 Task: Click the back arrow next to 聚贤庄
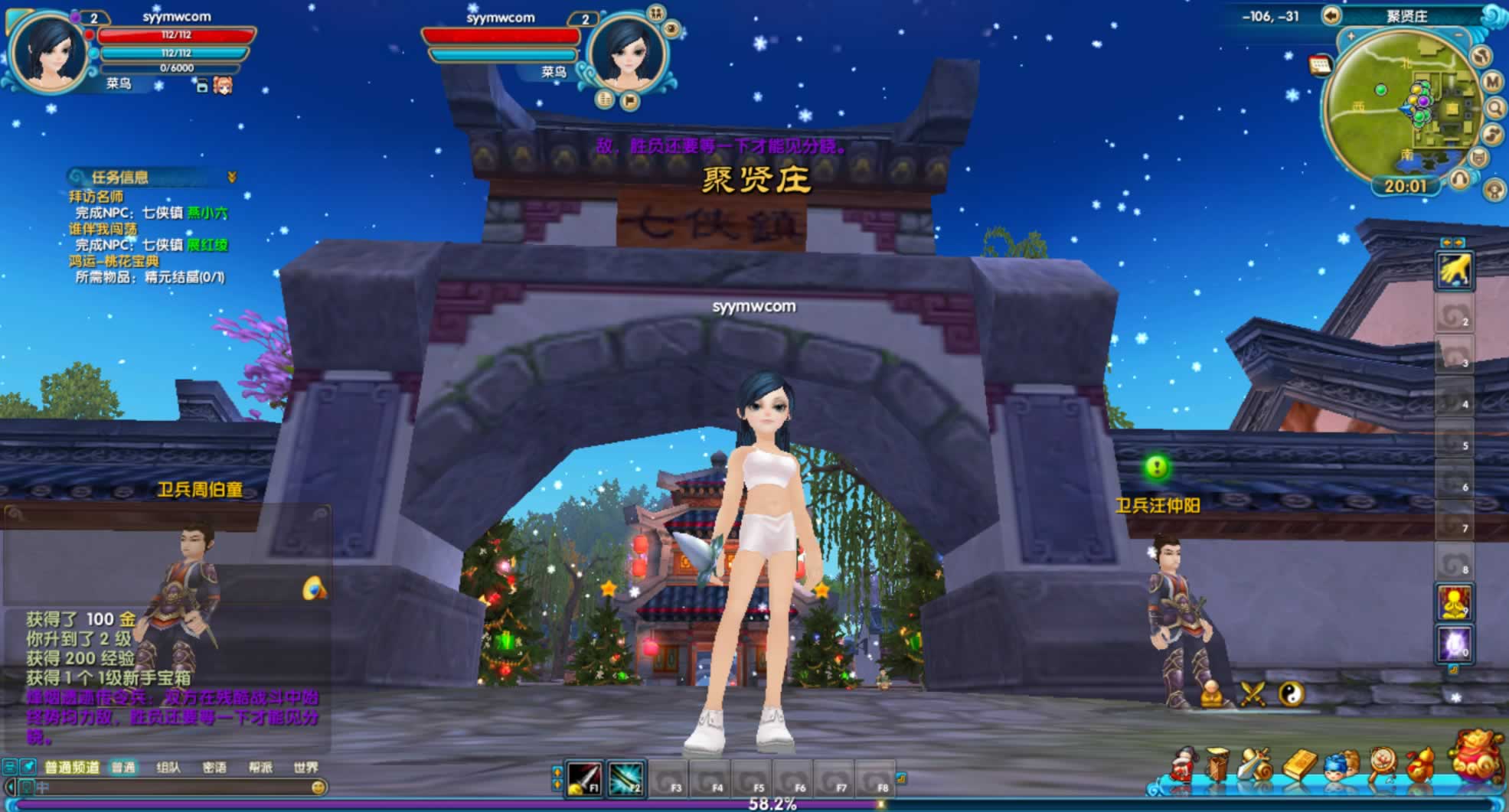1331,16
